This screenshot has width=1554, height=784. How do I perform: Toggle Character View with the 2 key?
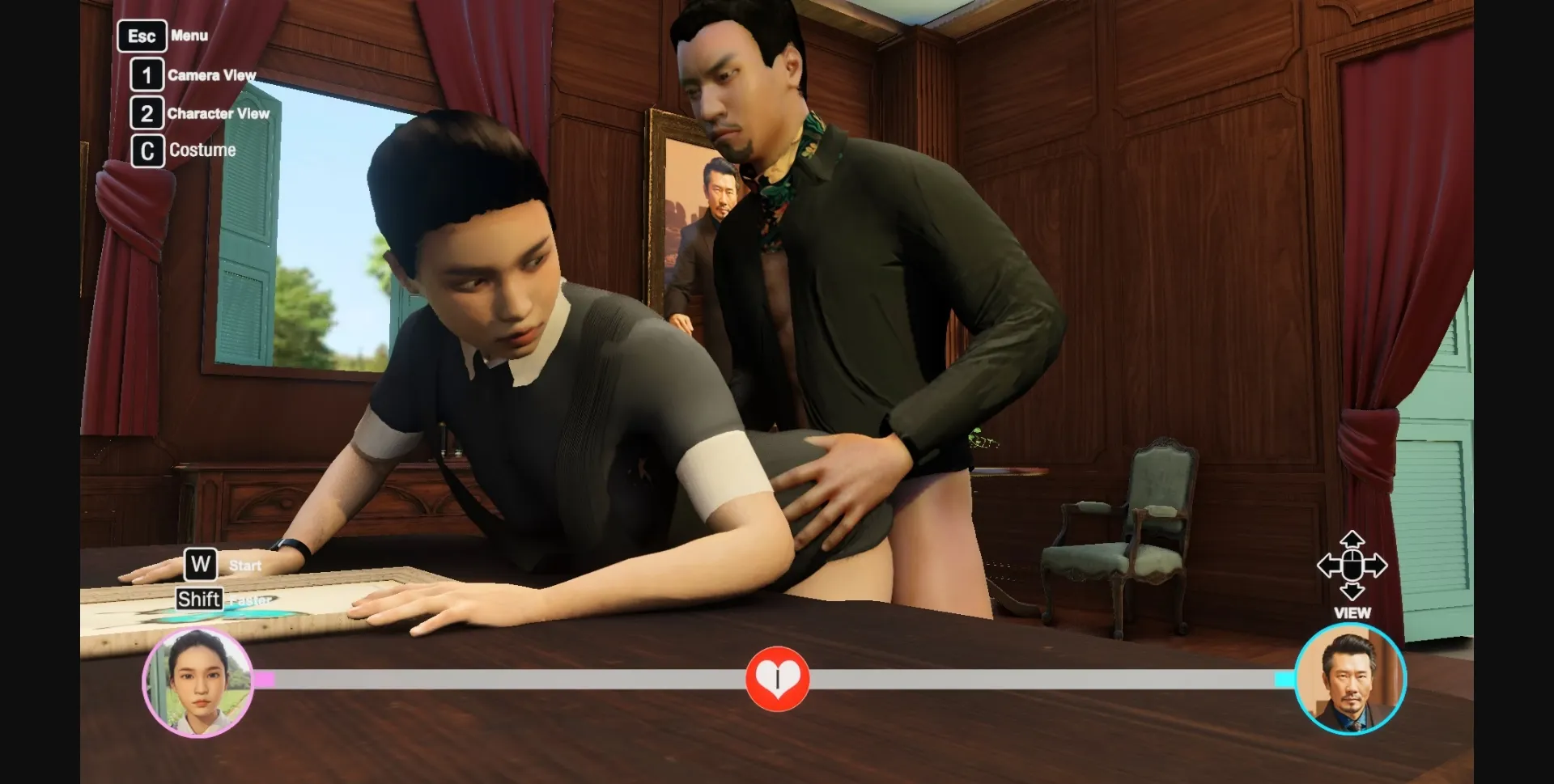click(146, 113)
